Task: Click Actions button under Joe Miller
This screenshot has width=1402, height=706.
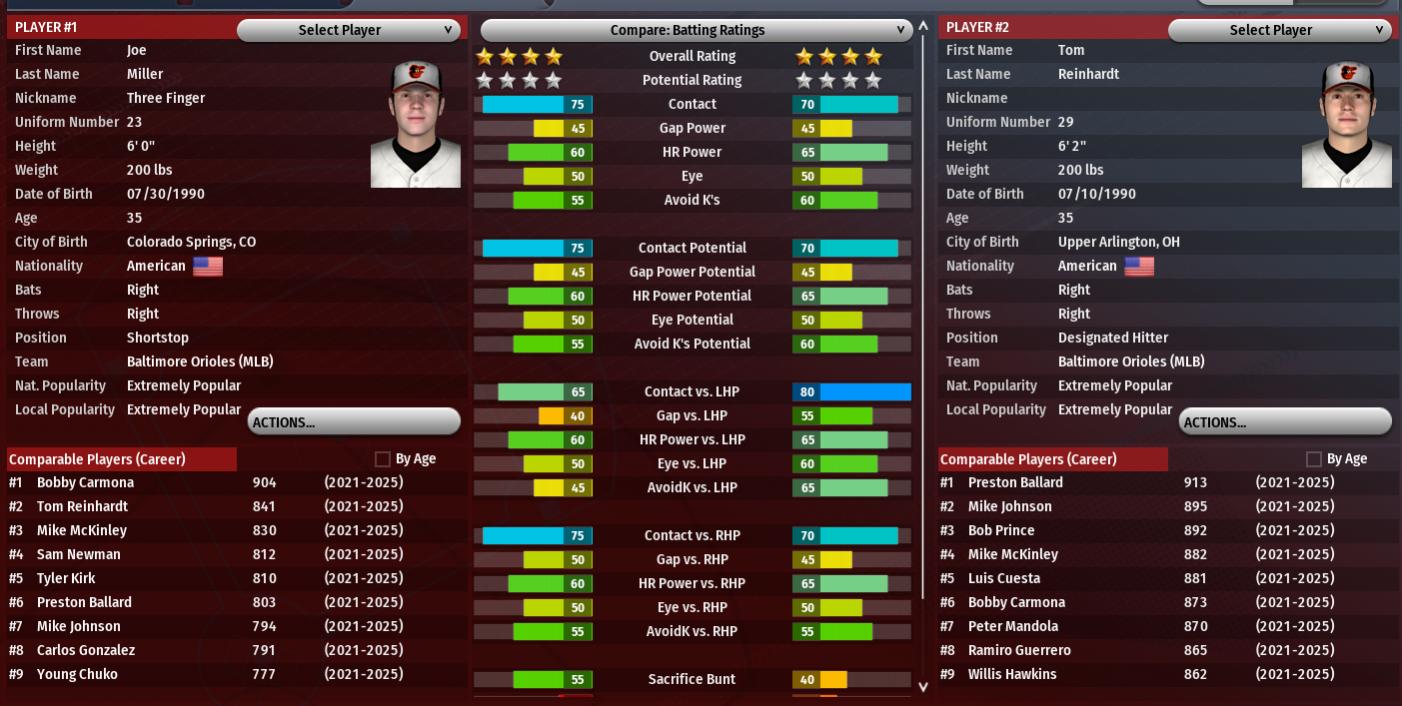Action: point(354,422)
